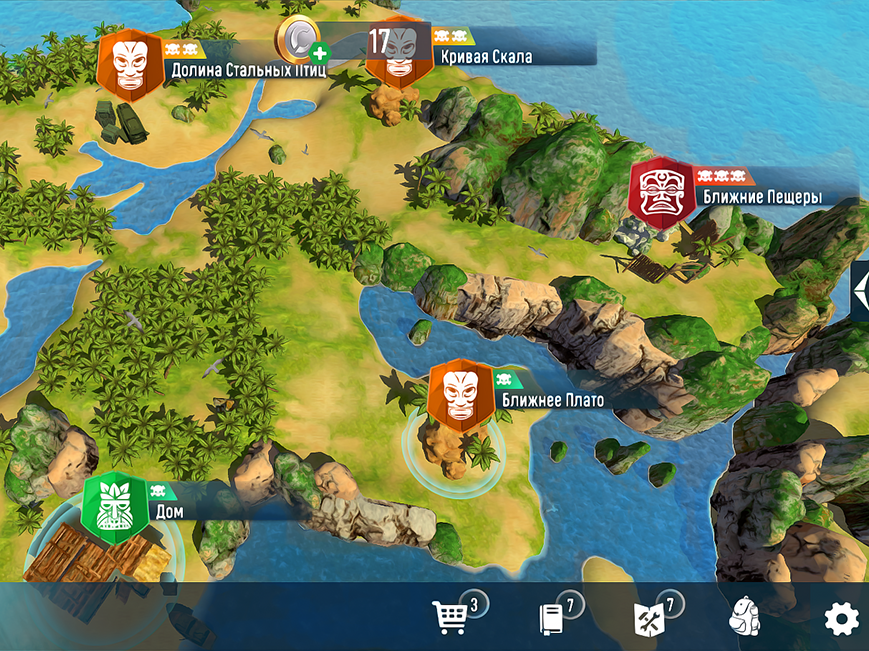
Task: Expand the side panel arrow tab
Action: [861, 291]
